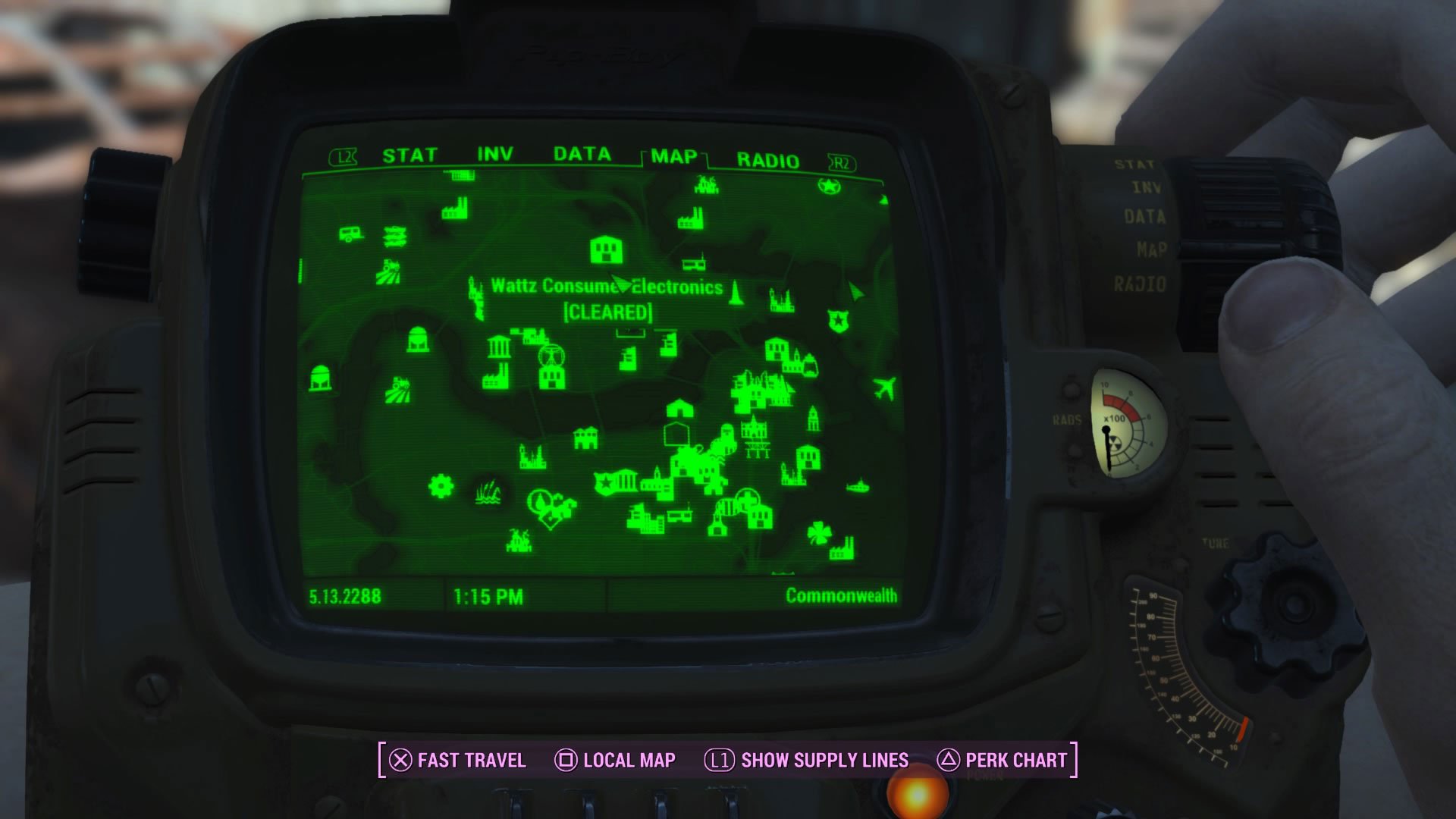Choose Fast Travel in the button bar
The width and height of the screenshot is (1456, 819).
pos(457,760)
